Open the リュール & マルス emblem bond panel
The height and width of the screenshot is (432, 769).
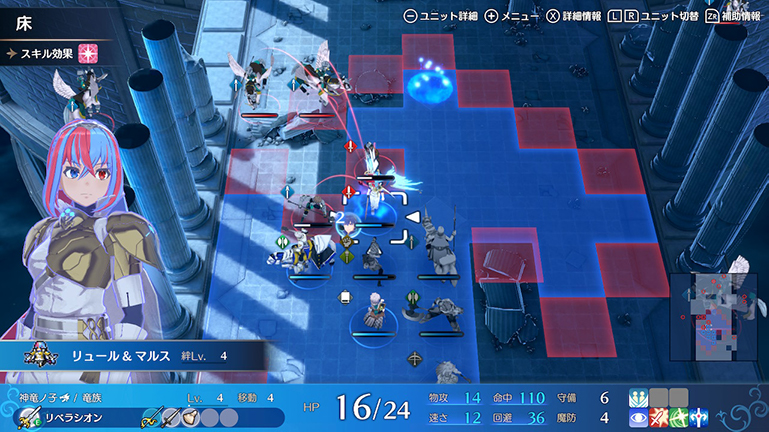pos(130,355)
